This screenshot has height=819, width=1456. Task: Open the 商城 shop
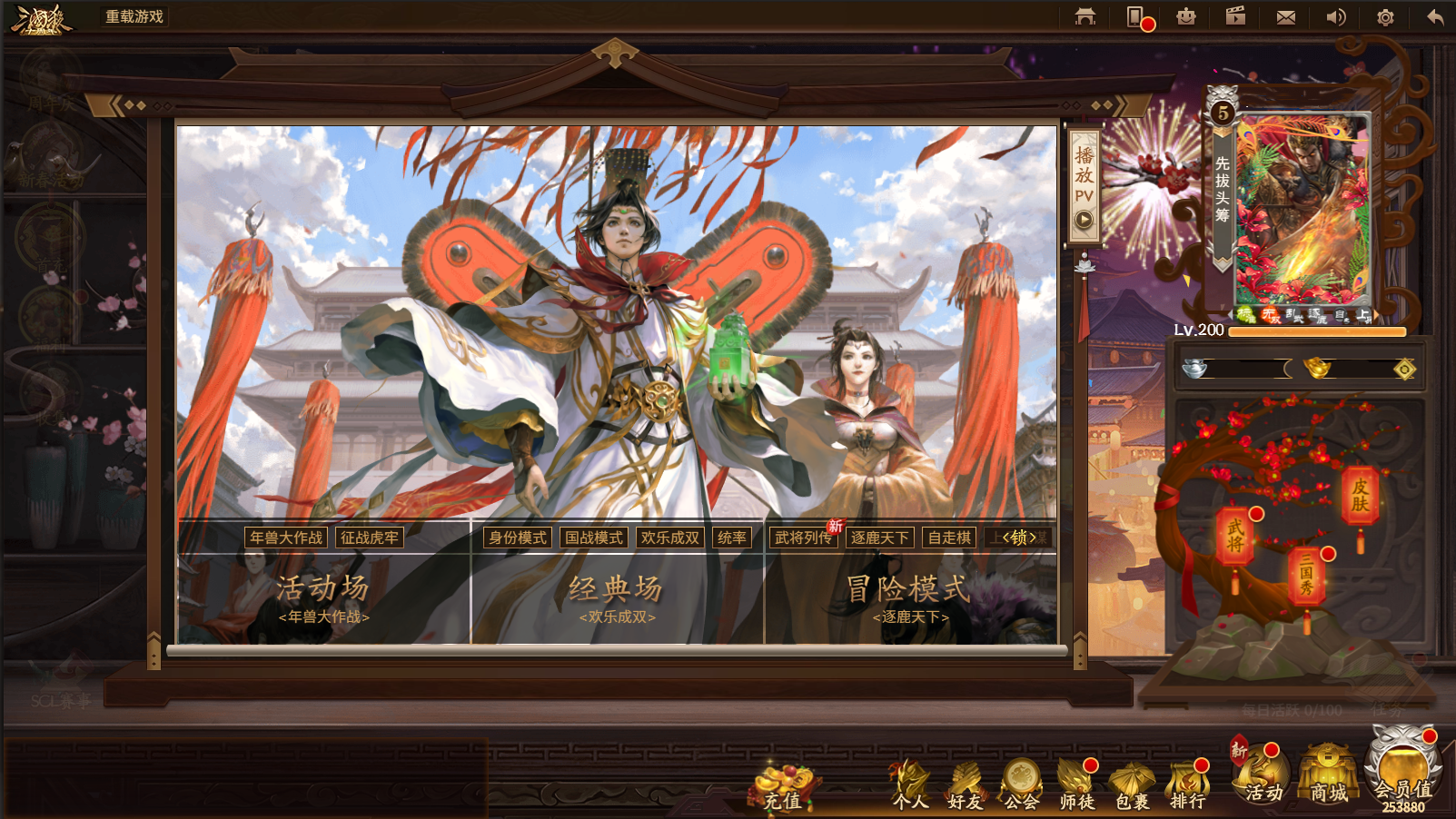[x=1328, y=779]
